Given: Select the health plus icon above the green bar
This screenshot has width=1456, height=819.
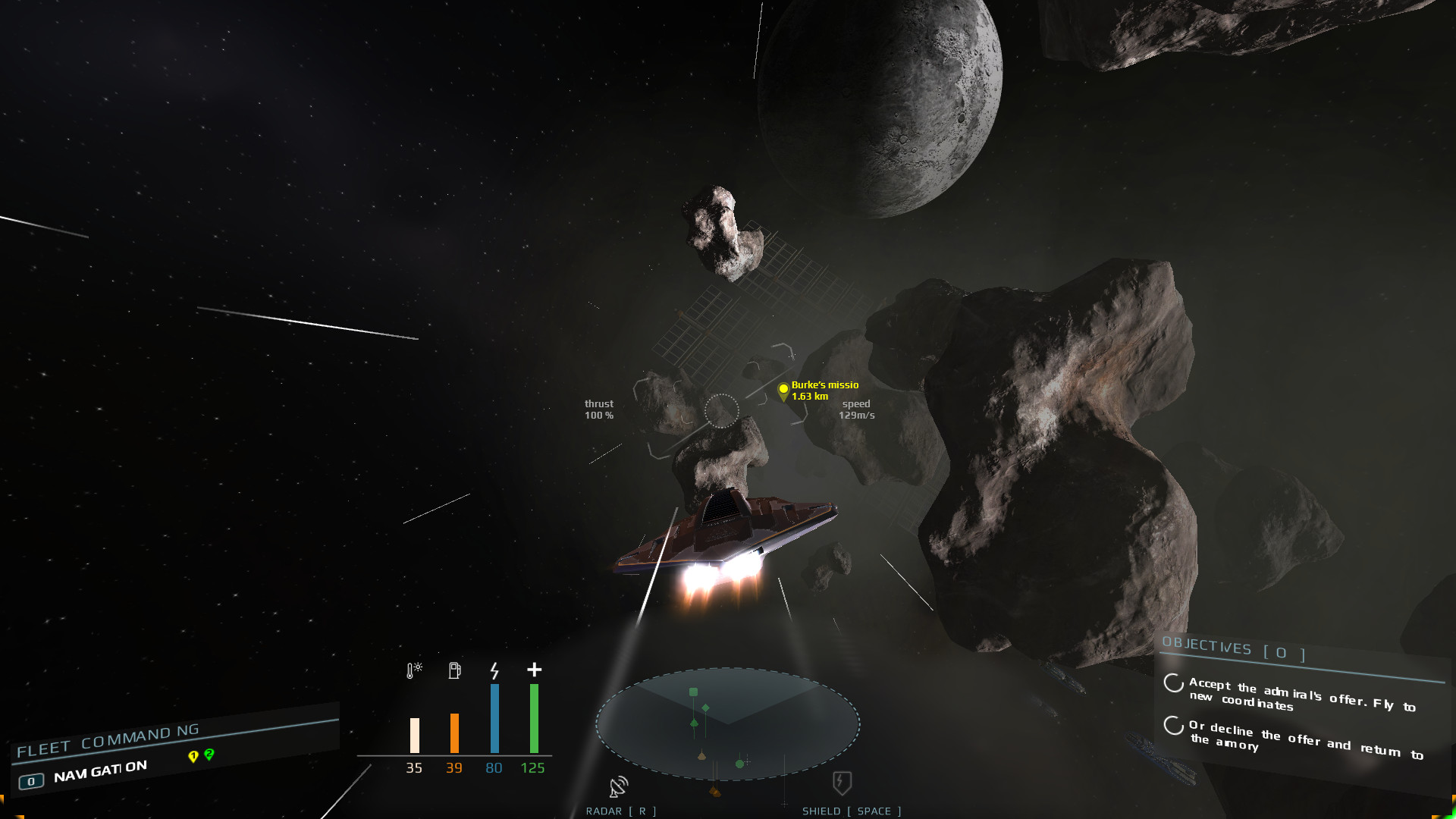Looking at the screenshot, I should pos(534,670).
